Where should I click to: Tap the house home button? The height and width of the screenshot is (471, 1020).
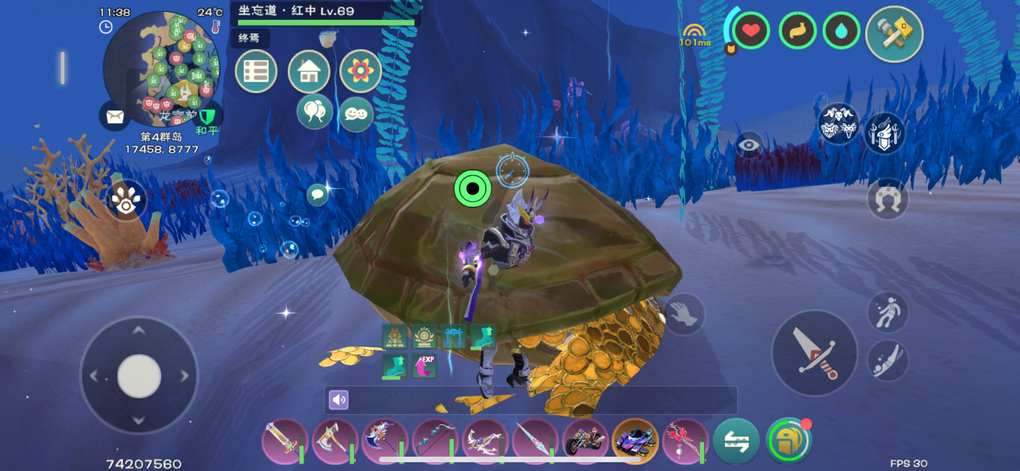tap(309, 72)
